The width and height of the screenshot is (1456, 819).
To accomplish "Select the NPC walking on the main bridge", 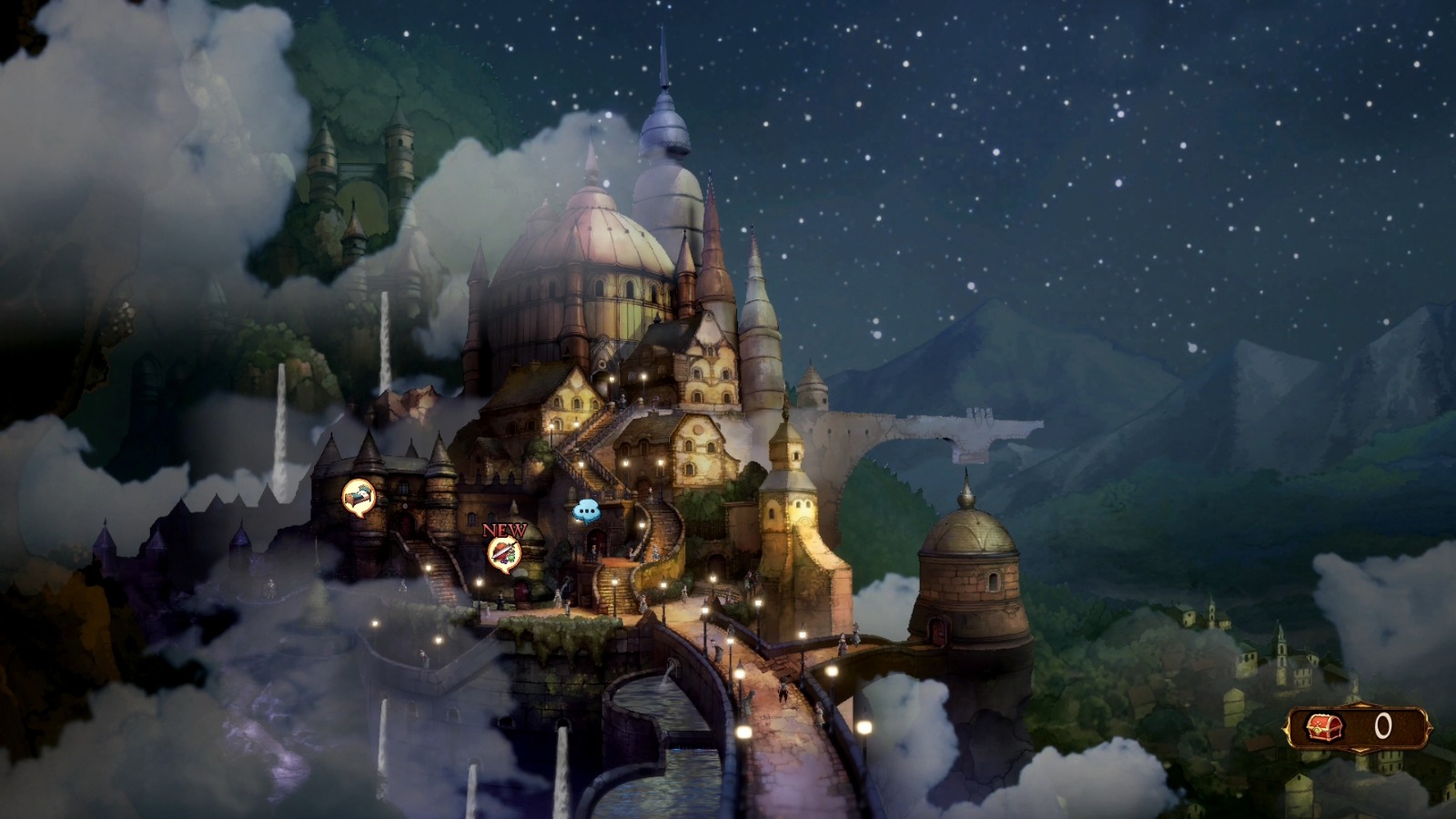I will 784,693.
